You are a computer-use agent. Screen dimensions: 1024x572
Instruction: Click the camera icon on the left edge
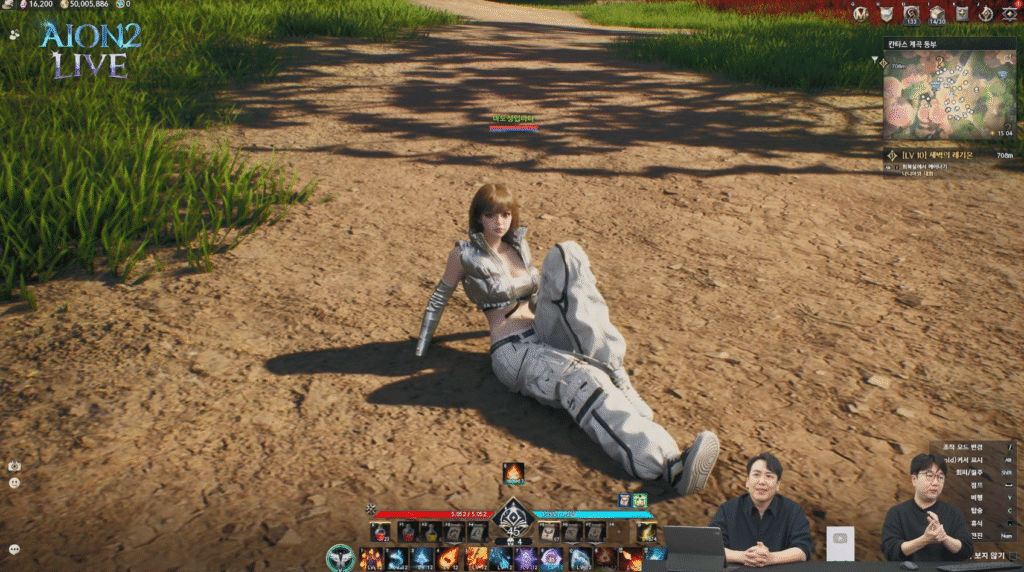coord(14,466)
